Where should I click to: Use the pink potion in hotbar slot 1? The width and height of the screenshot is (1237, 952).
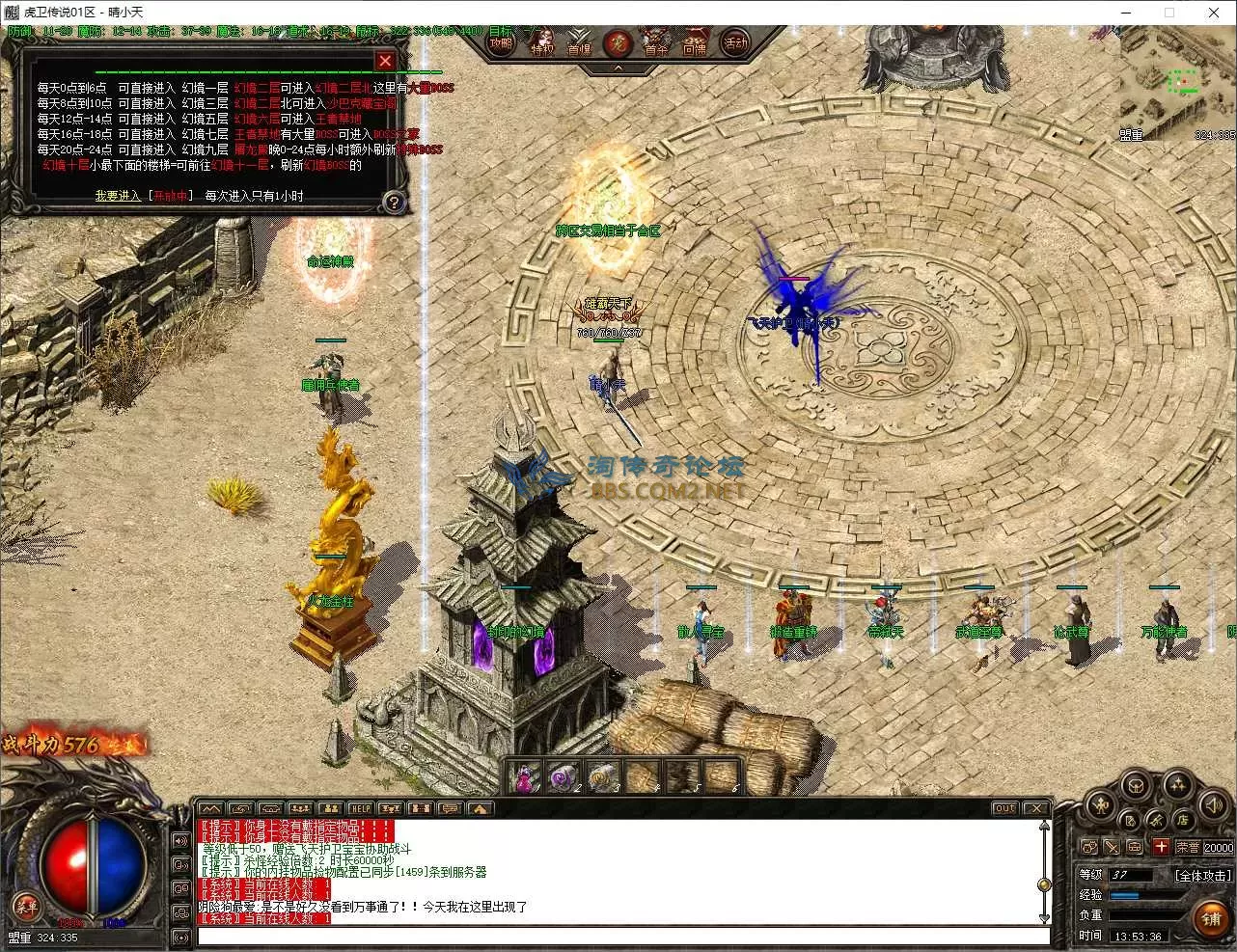[524, 777]
